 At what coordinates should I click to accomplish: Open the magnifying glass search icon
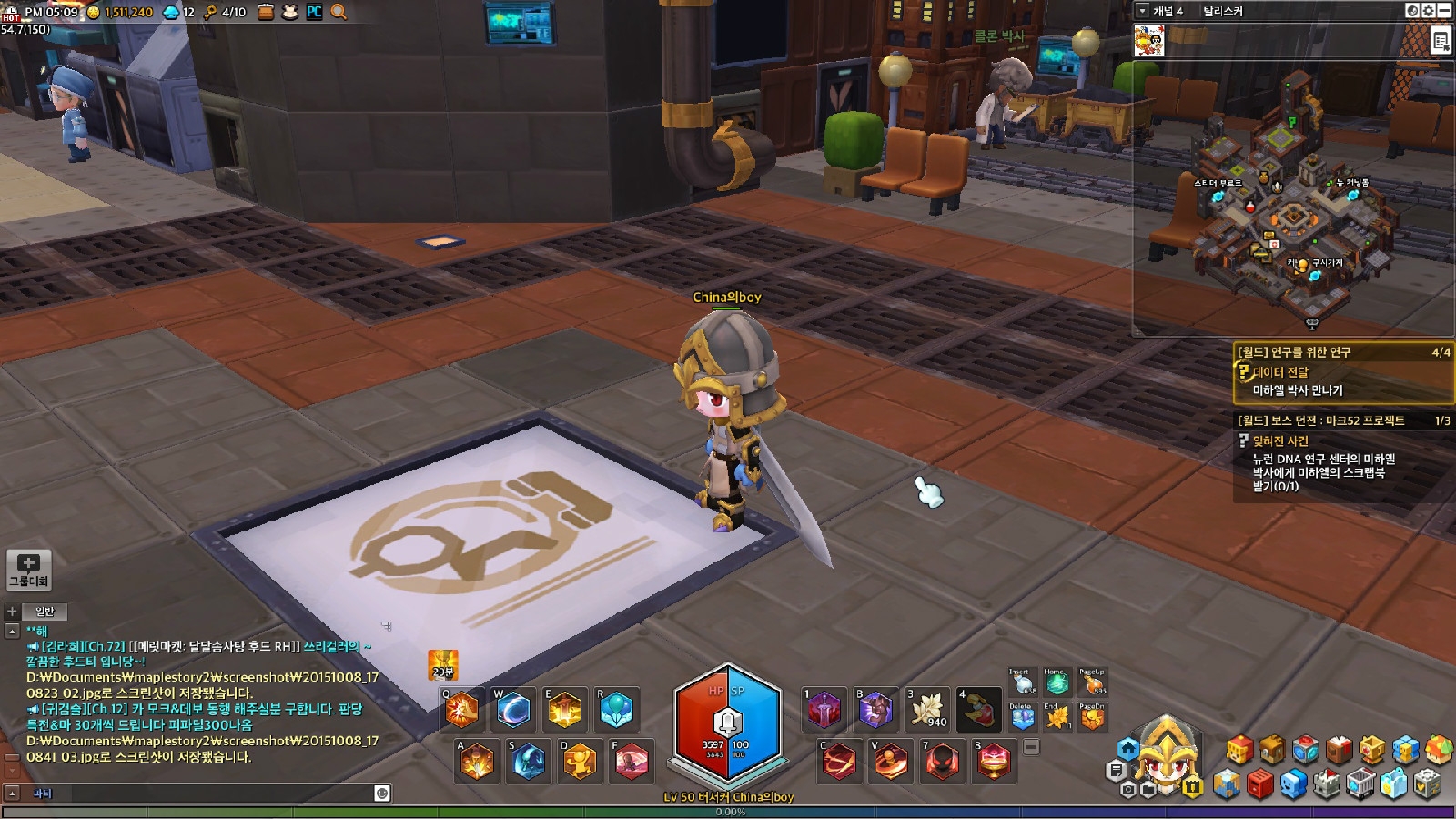tap(339, 12)
